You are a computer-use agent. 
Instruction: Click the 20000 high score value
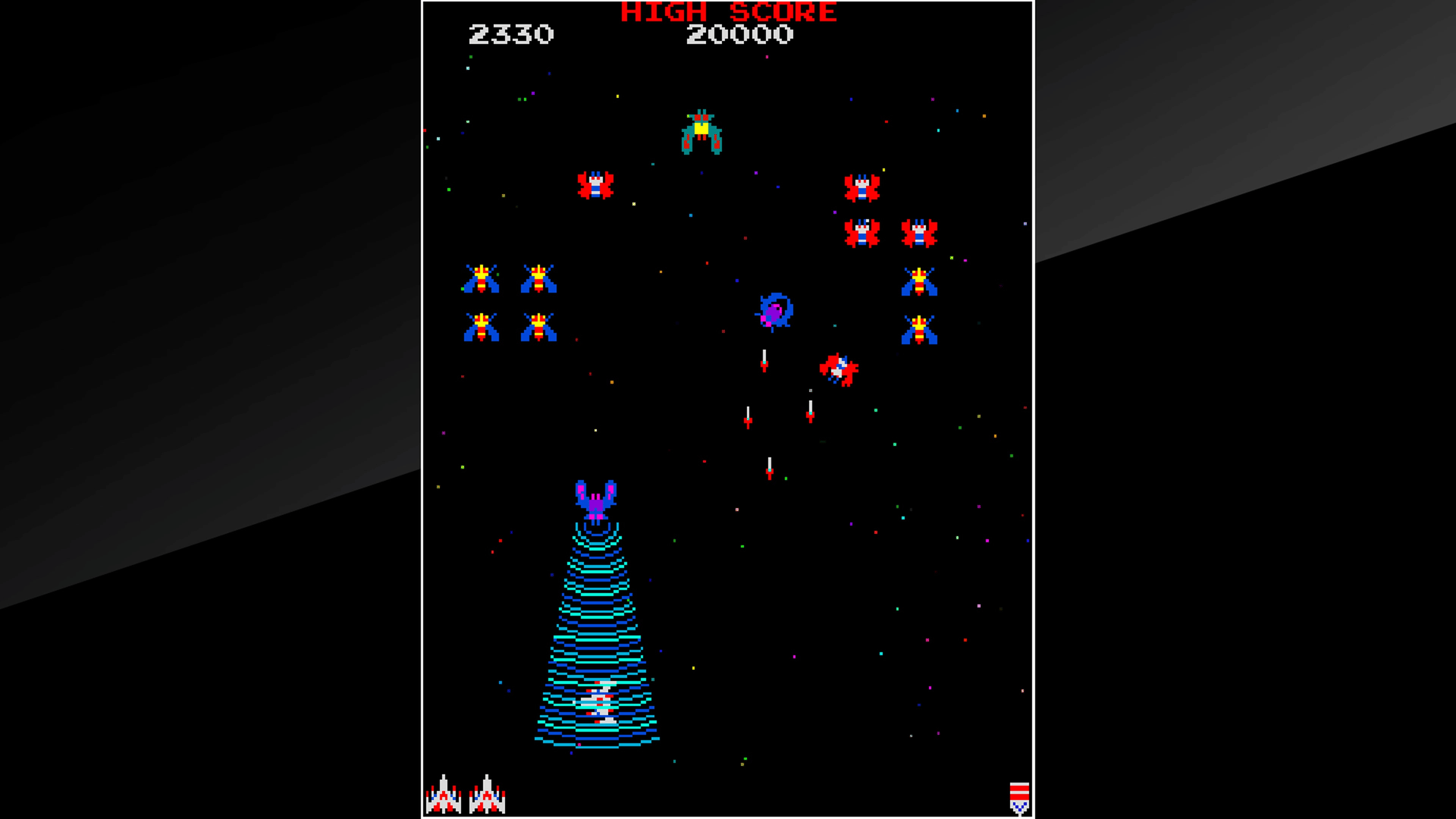point(739,34)
